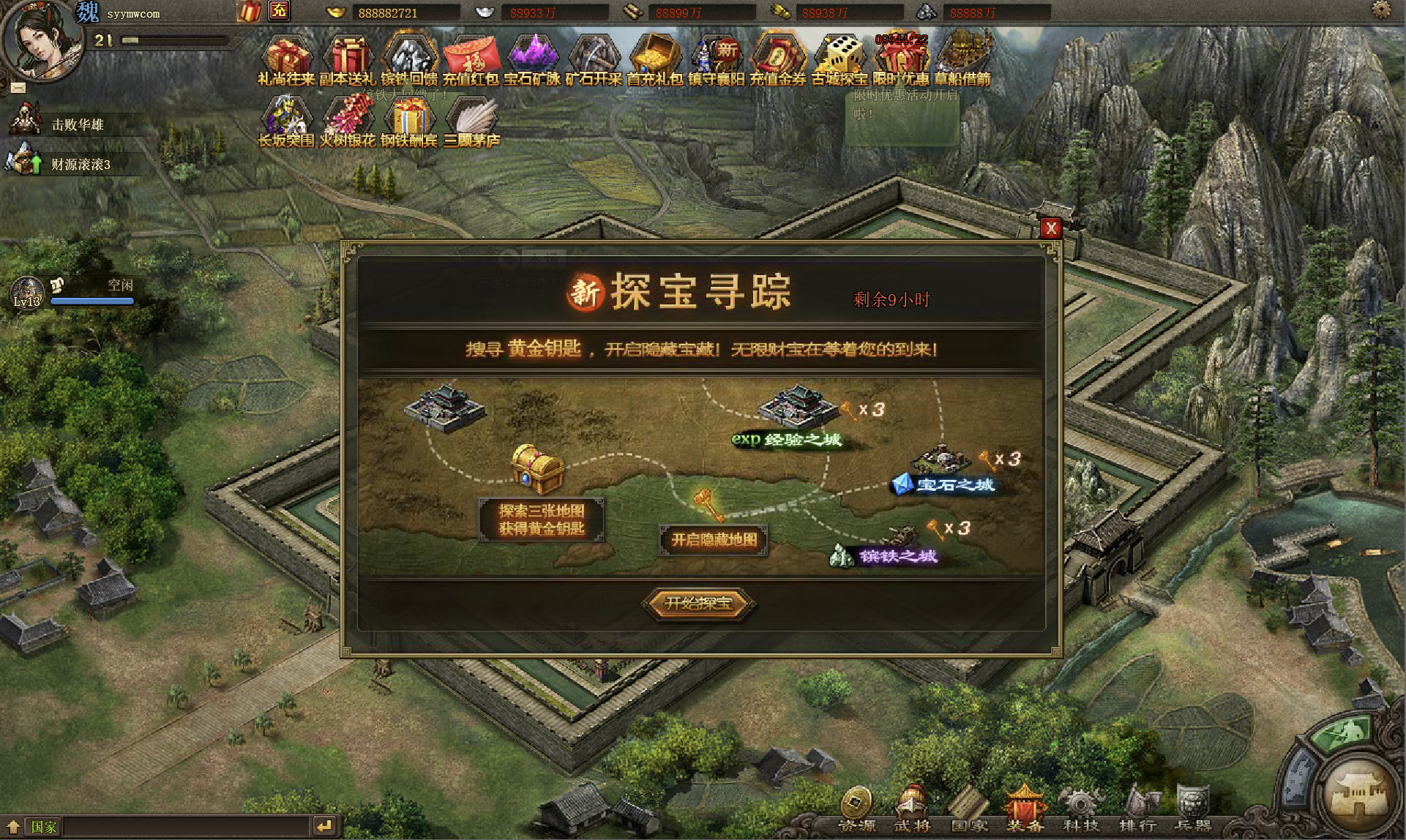Open the 长坂突围 mounted warrior event
This screenshot has width=1406, height=840.
286,120
